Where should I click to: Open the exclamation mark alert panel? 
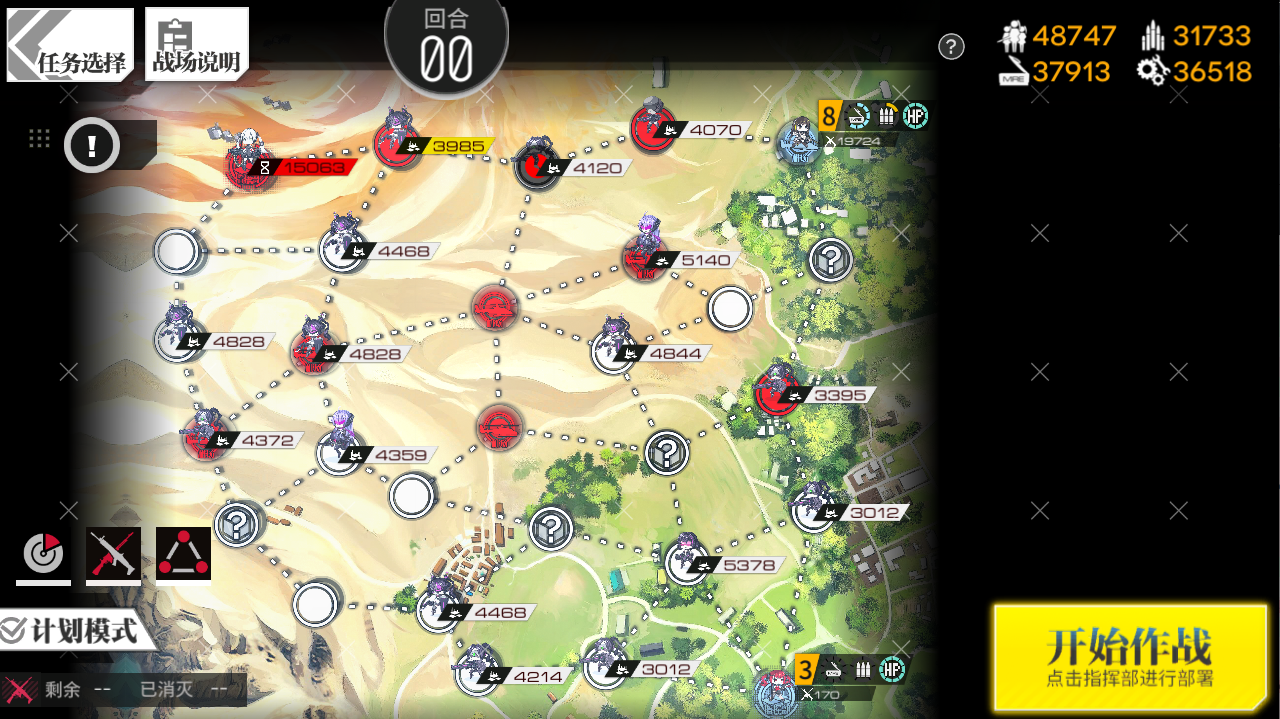click(x=92, y=146)
